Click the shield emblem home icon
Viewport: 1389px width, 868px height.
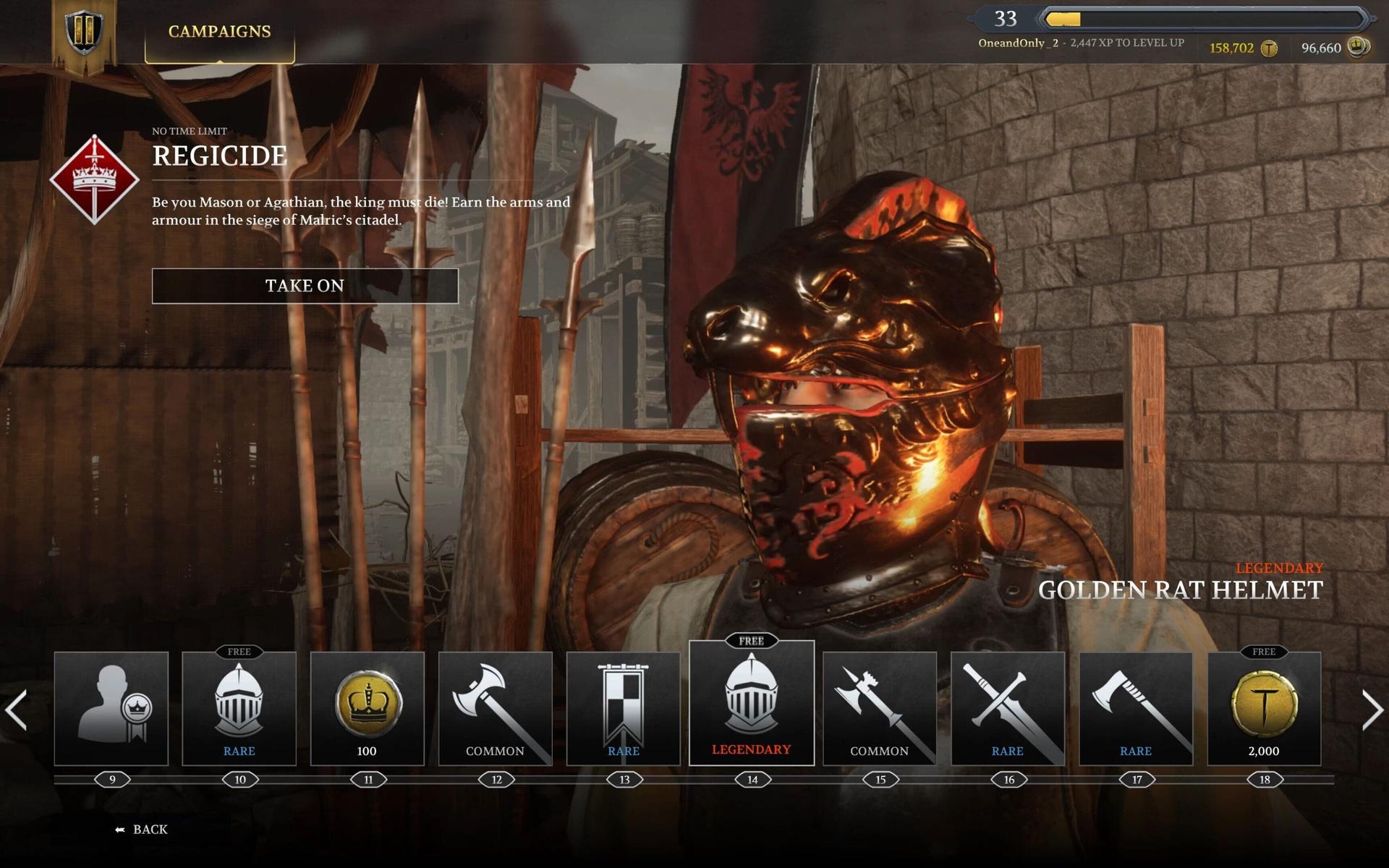[84, 32]
